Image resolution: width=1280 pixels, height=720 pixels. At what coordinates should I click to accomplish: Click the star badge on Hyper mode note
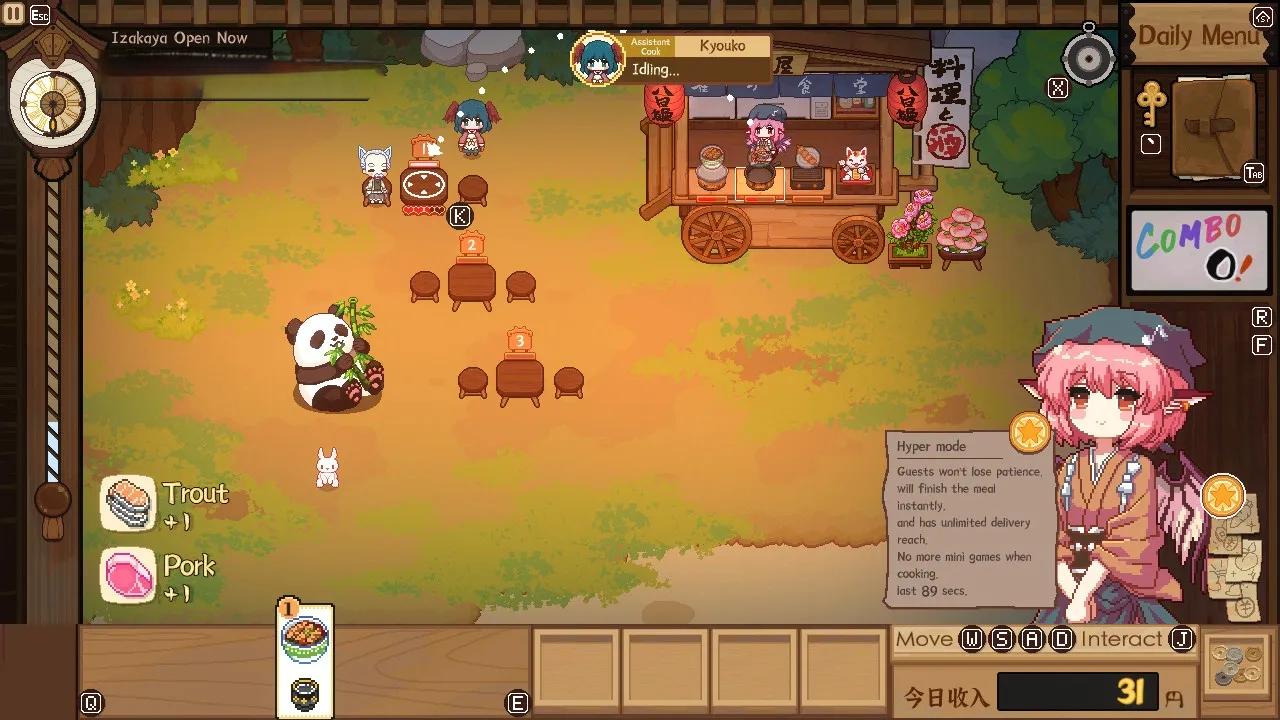[x=1029, y=432]
